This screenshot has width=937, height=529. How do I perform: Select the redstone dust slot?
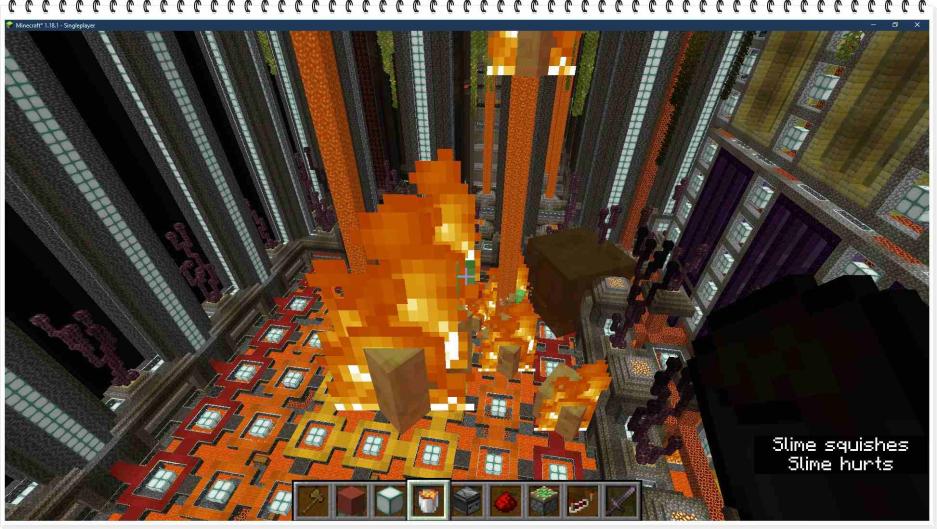(x=506, y=500)
